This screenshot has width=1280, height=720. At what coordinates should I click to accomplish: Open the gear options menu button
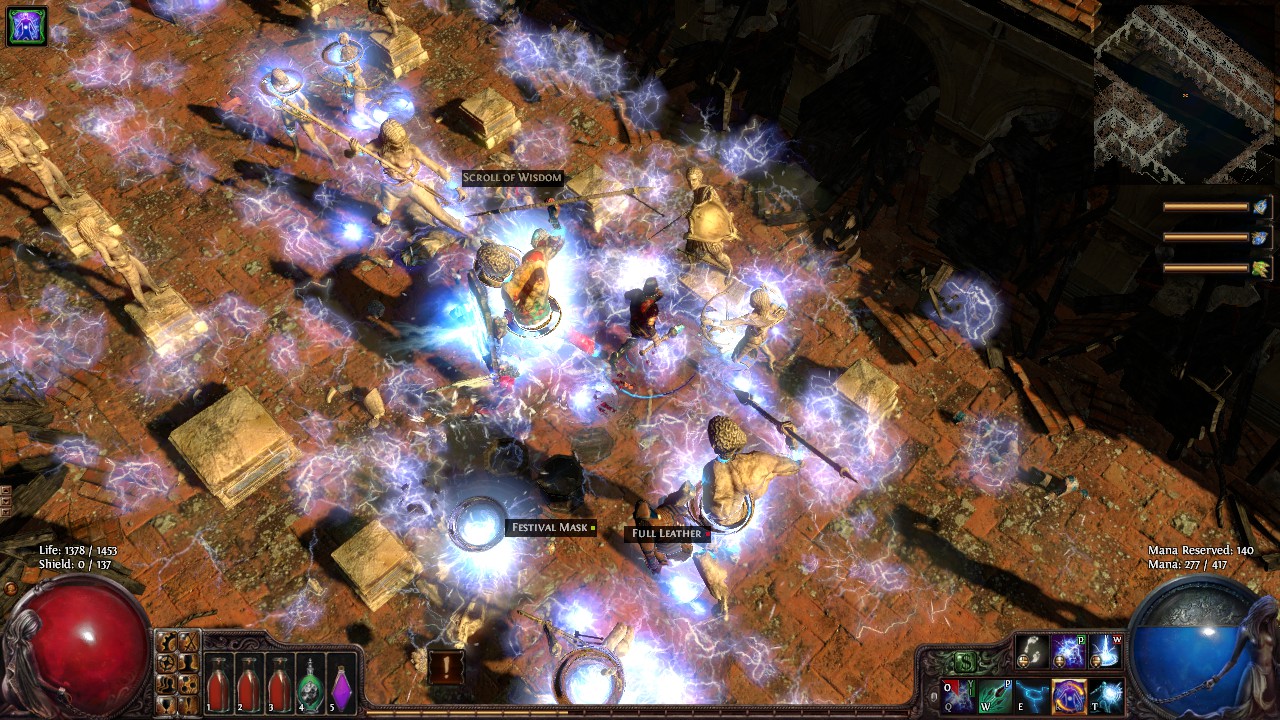167,643
